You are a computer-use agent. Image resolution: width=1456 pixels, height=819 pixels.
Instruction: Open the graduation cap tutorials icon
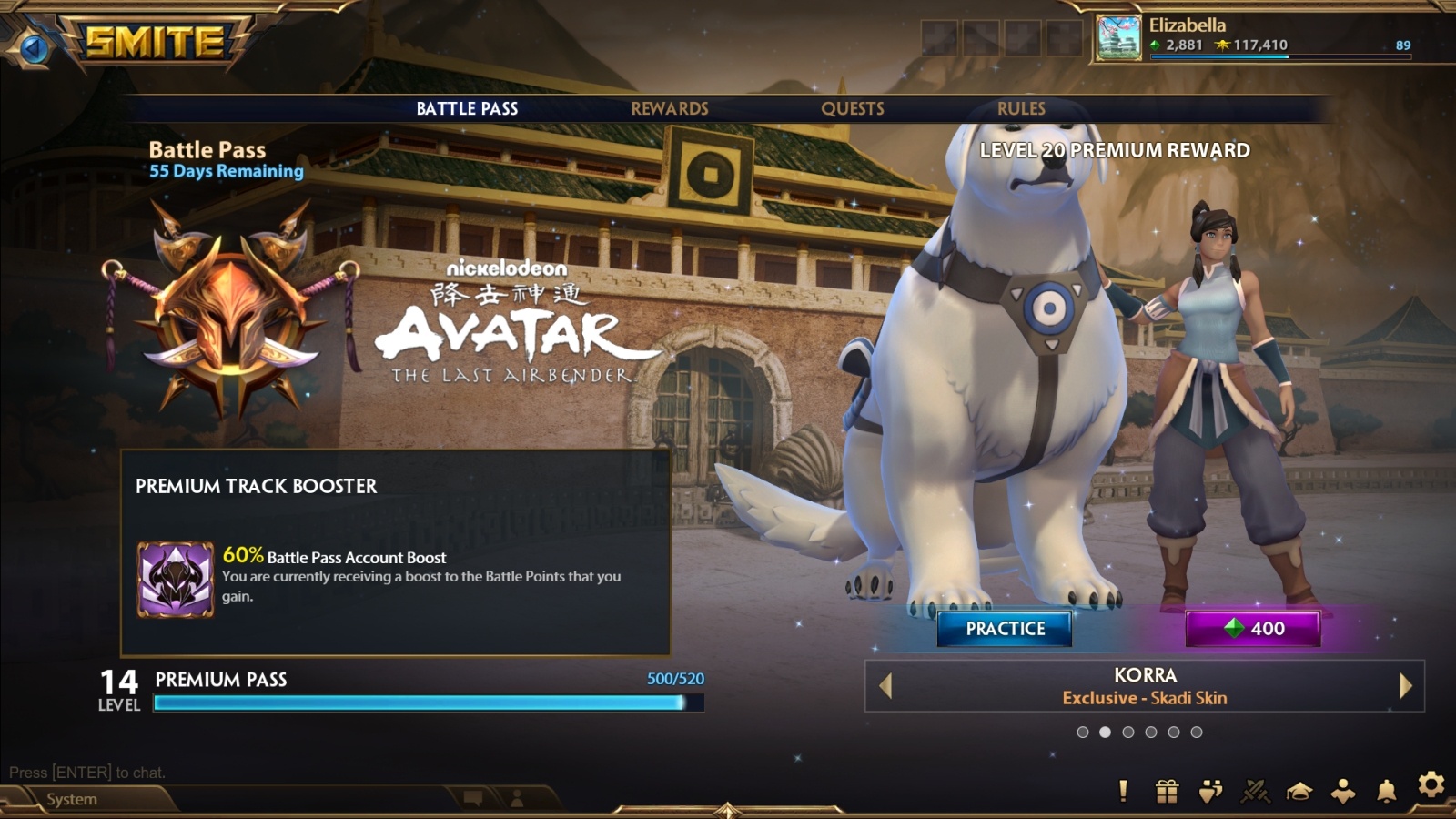pyautogui.click(x=1299, y=792)
